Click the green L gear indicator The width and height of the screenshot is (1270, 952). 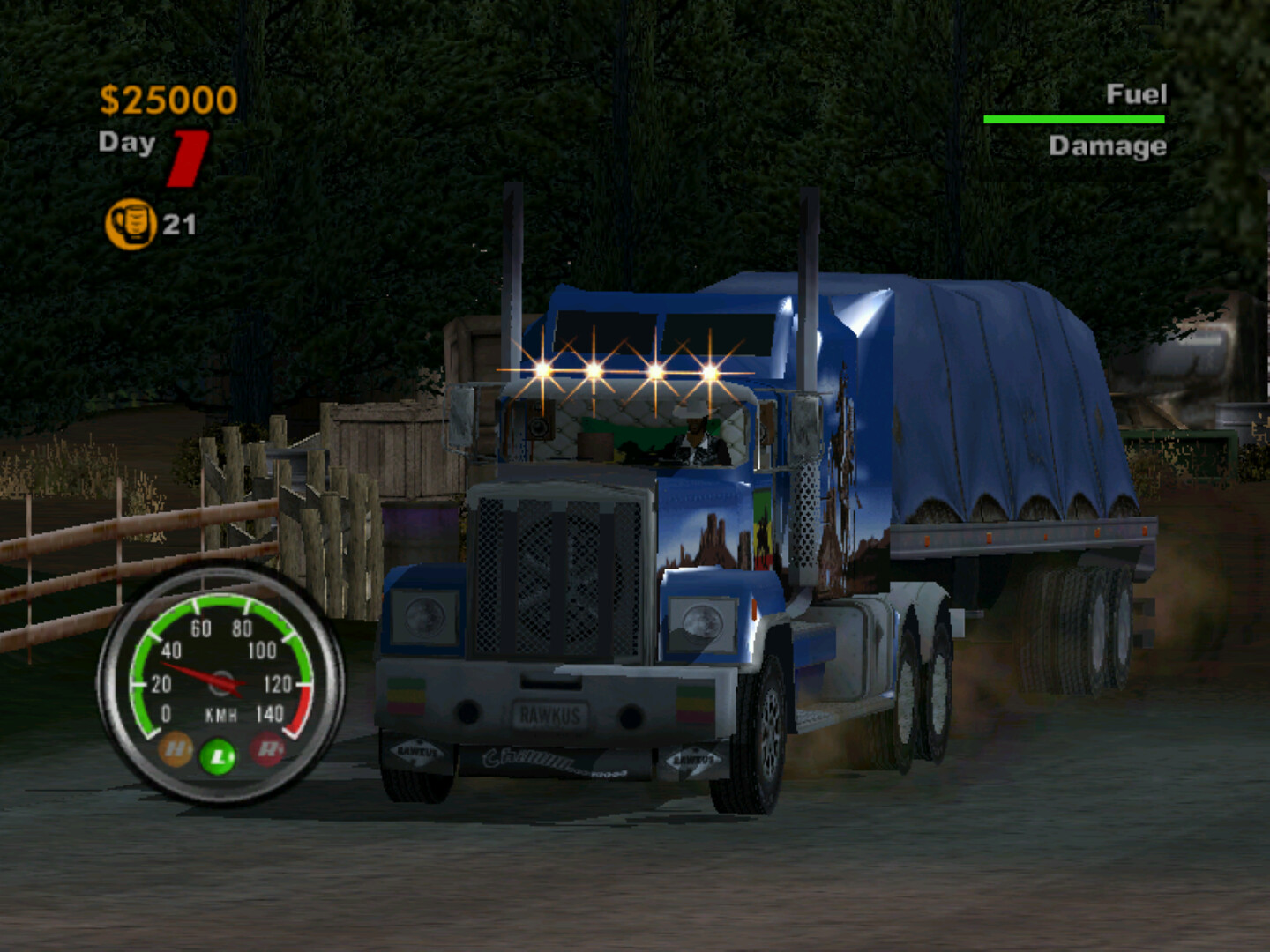[219, 755]
